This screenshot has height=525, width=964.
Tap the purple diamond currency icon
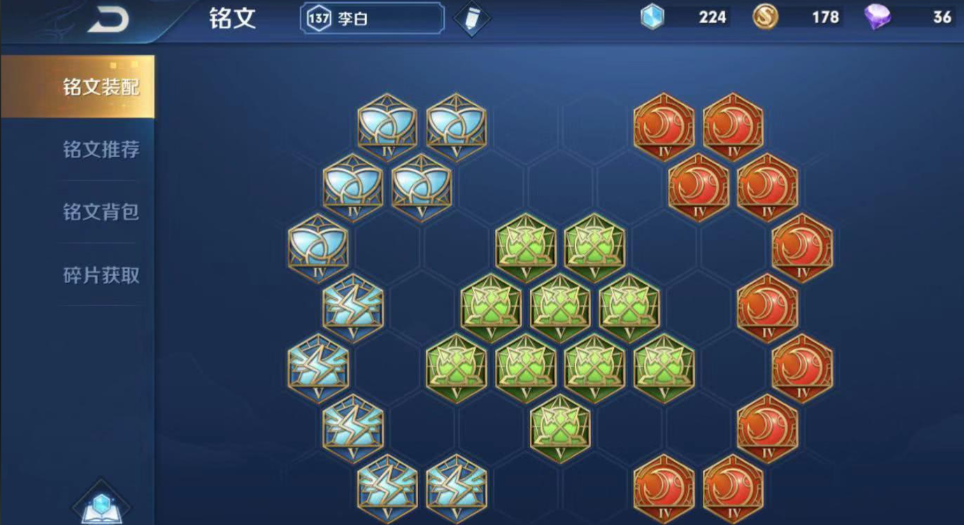[x=877, y=17]
